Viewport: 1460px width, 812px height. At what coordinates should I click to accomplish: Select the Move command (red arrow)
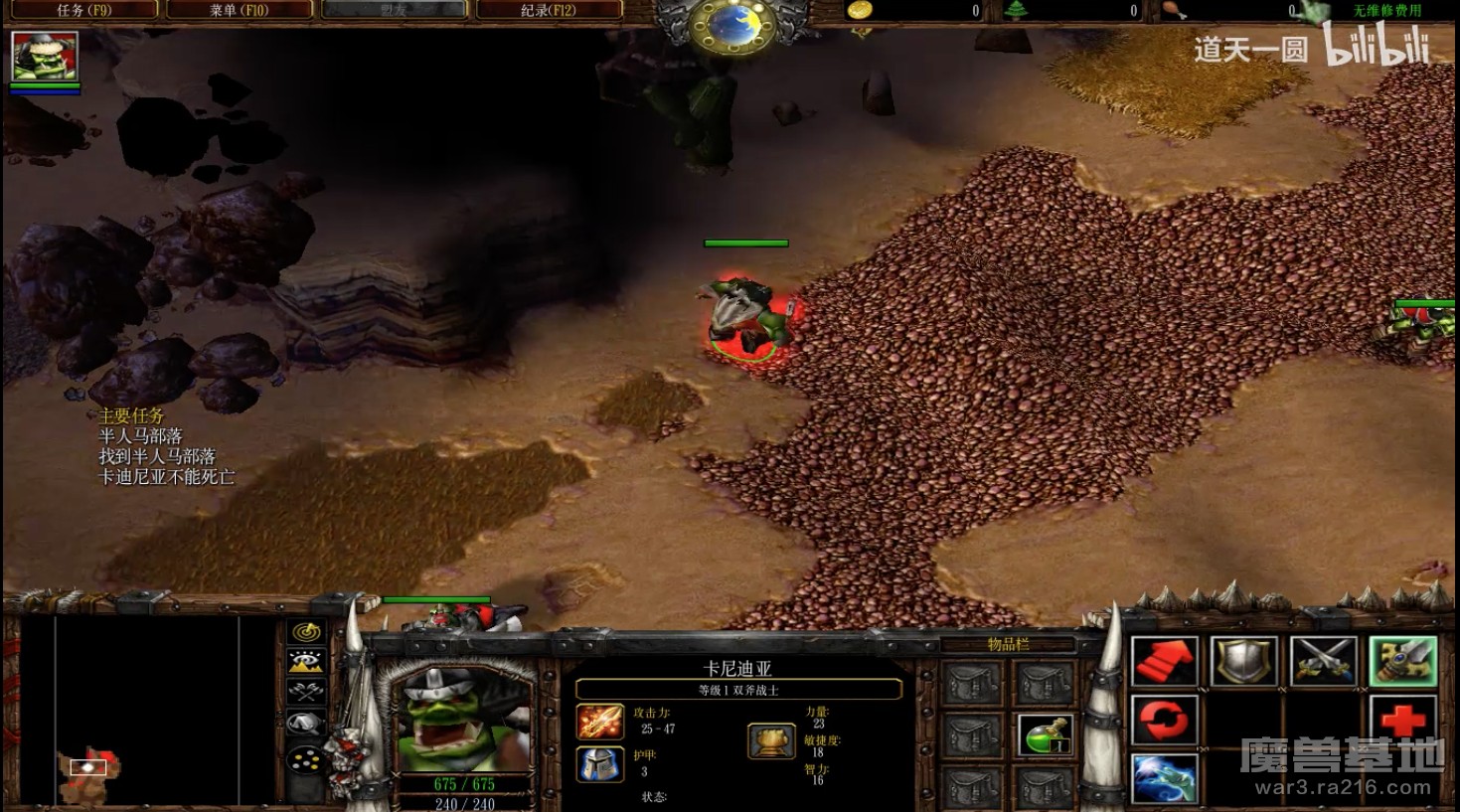[1164, 661]
